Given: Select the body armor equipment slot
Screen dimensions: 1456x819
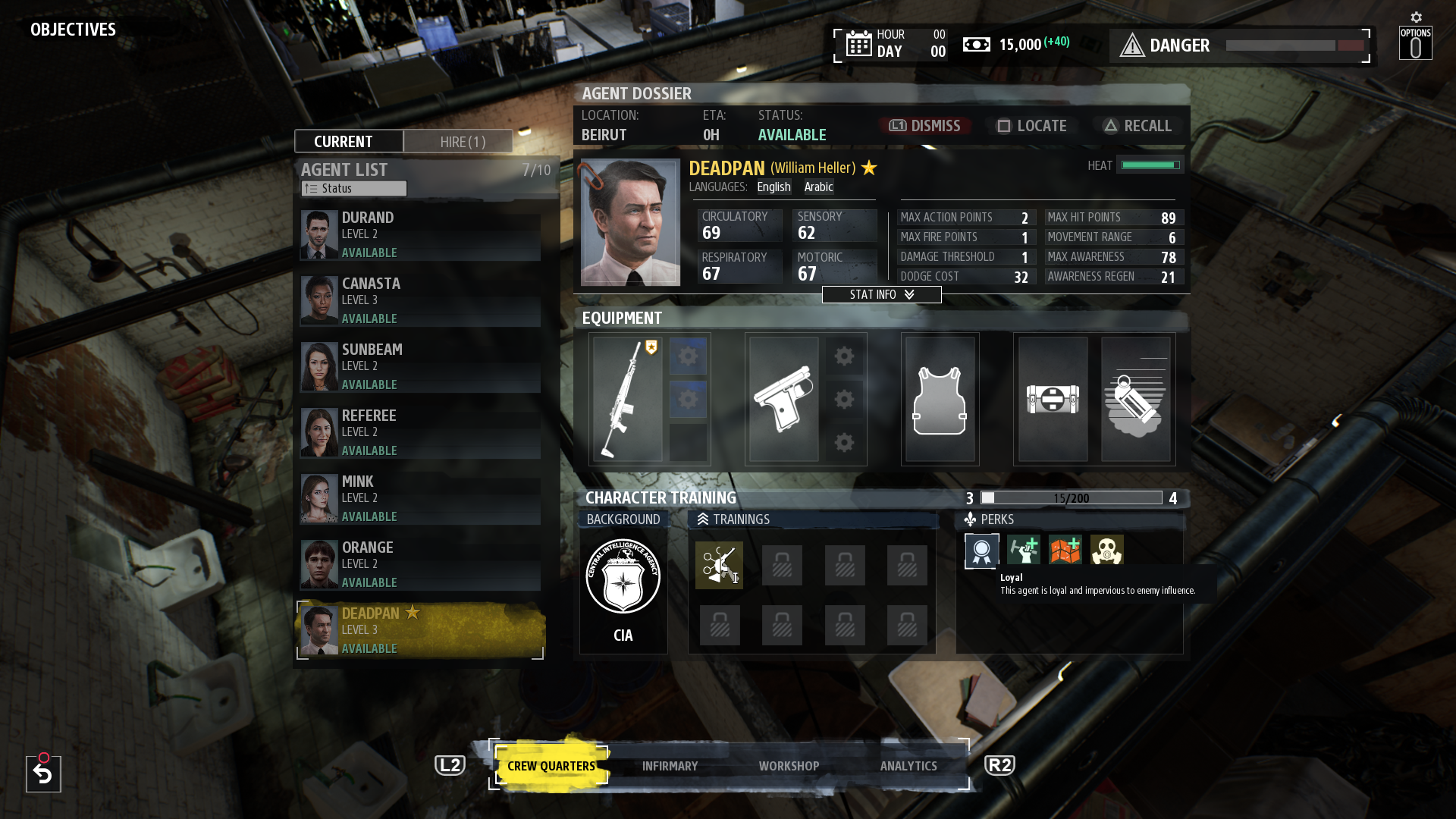Looking at the screenshot, I should [x=940, y=400].
